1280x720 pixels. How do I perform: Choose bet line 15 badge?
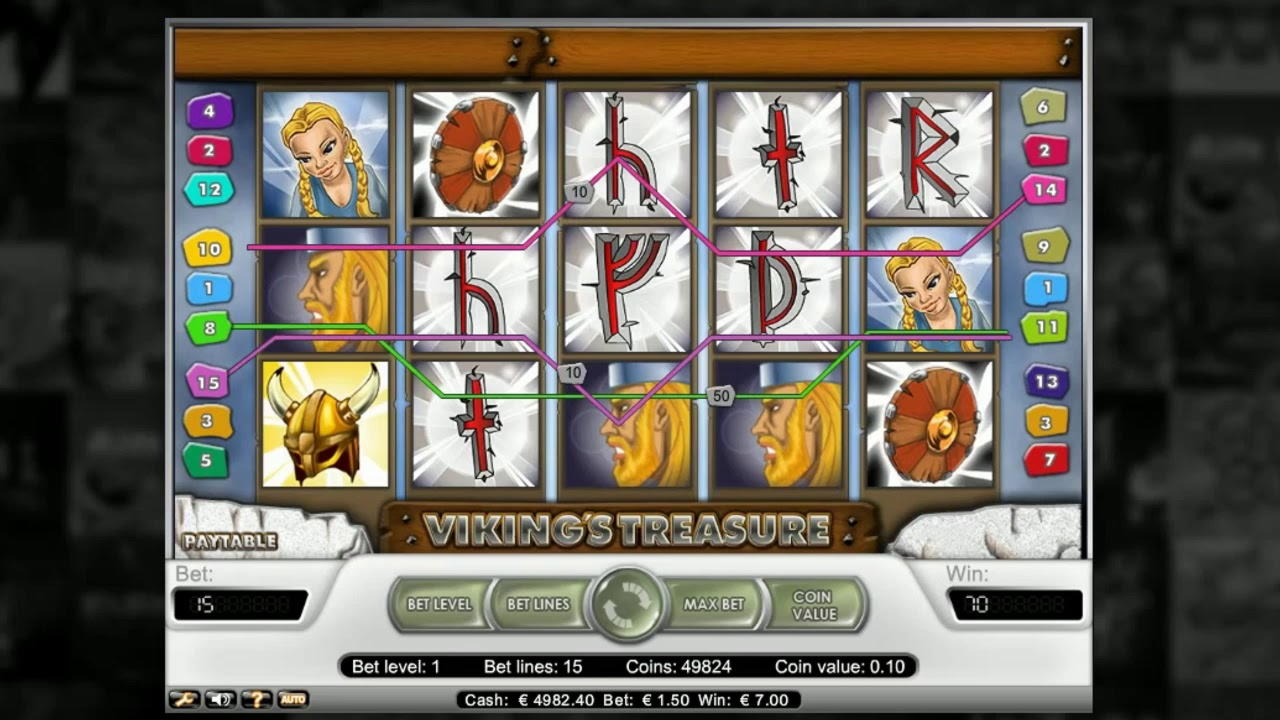click(208, 382)
